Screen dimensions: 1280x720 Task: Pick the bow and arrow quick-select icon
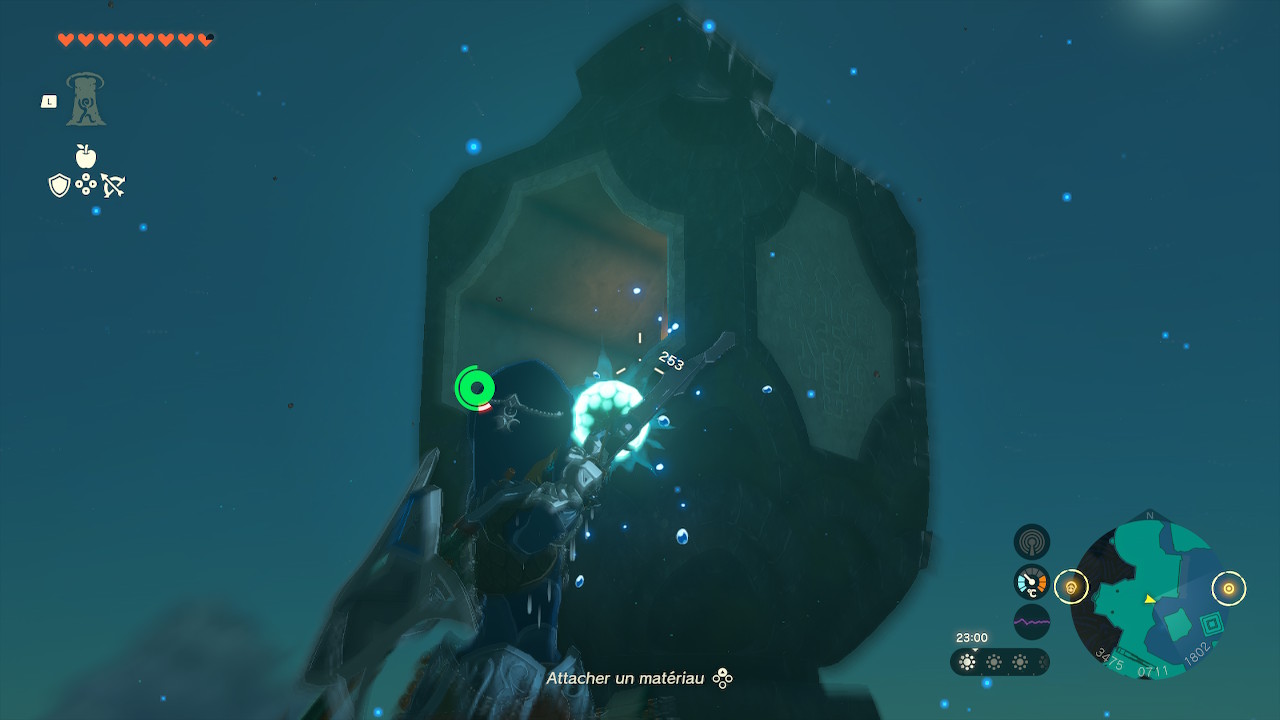[x=113, y=185]
